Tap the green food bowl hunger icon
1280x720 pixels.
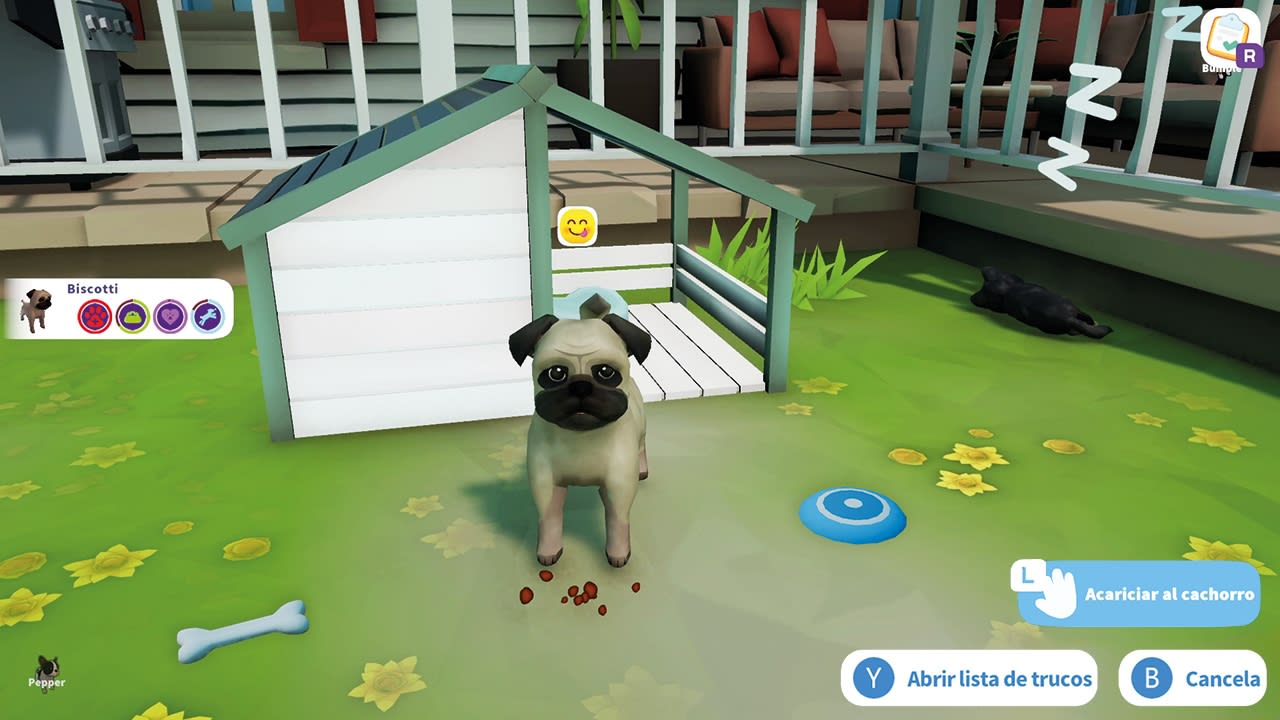(131, 315)
